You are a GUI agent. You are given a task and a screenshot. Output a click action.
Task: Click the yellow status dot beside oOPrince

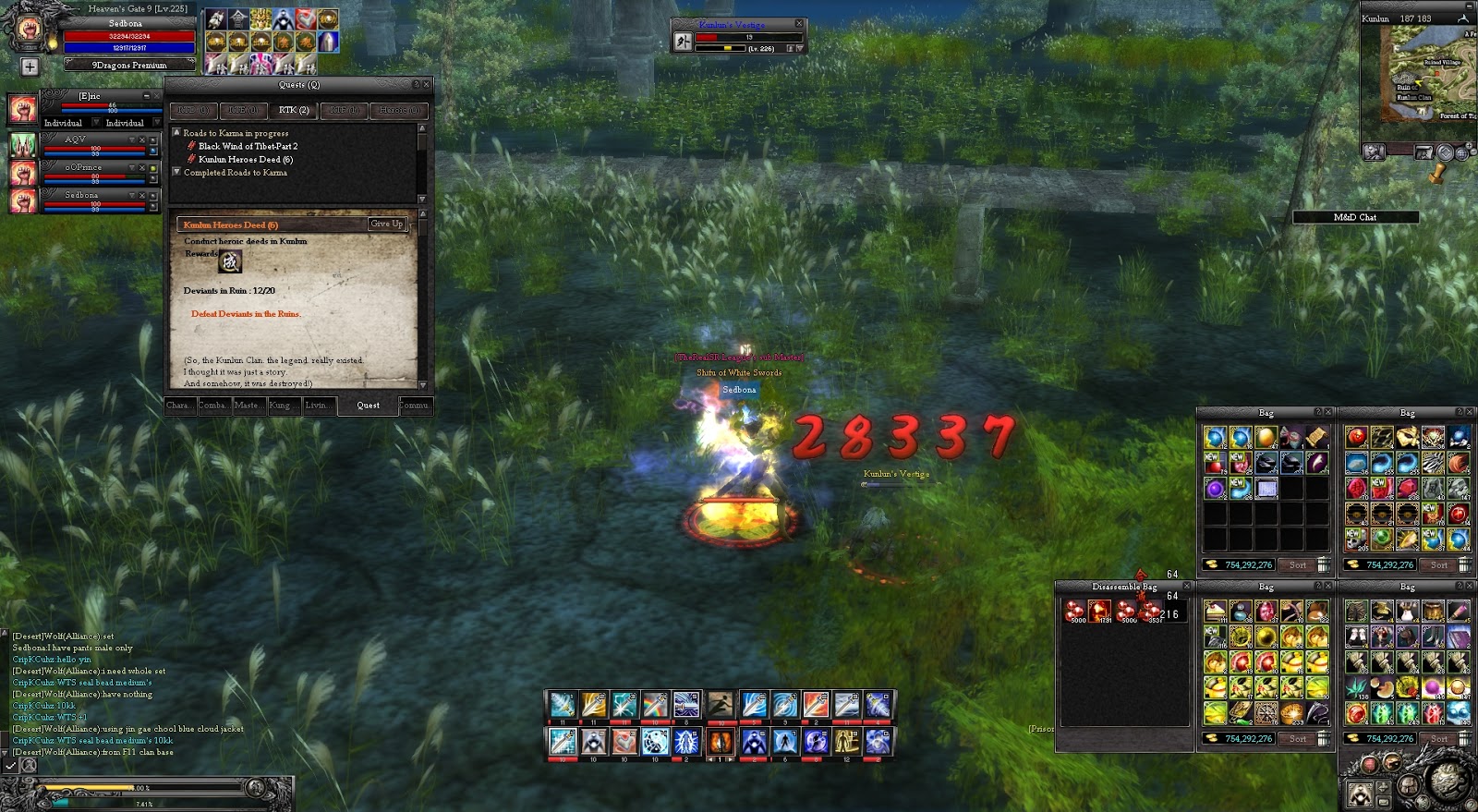pos(153,168)
